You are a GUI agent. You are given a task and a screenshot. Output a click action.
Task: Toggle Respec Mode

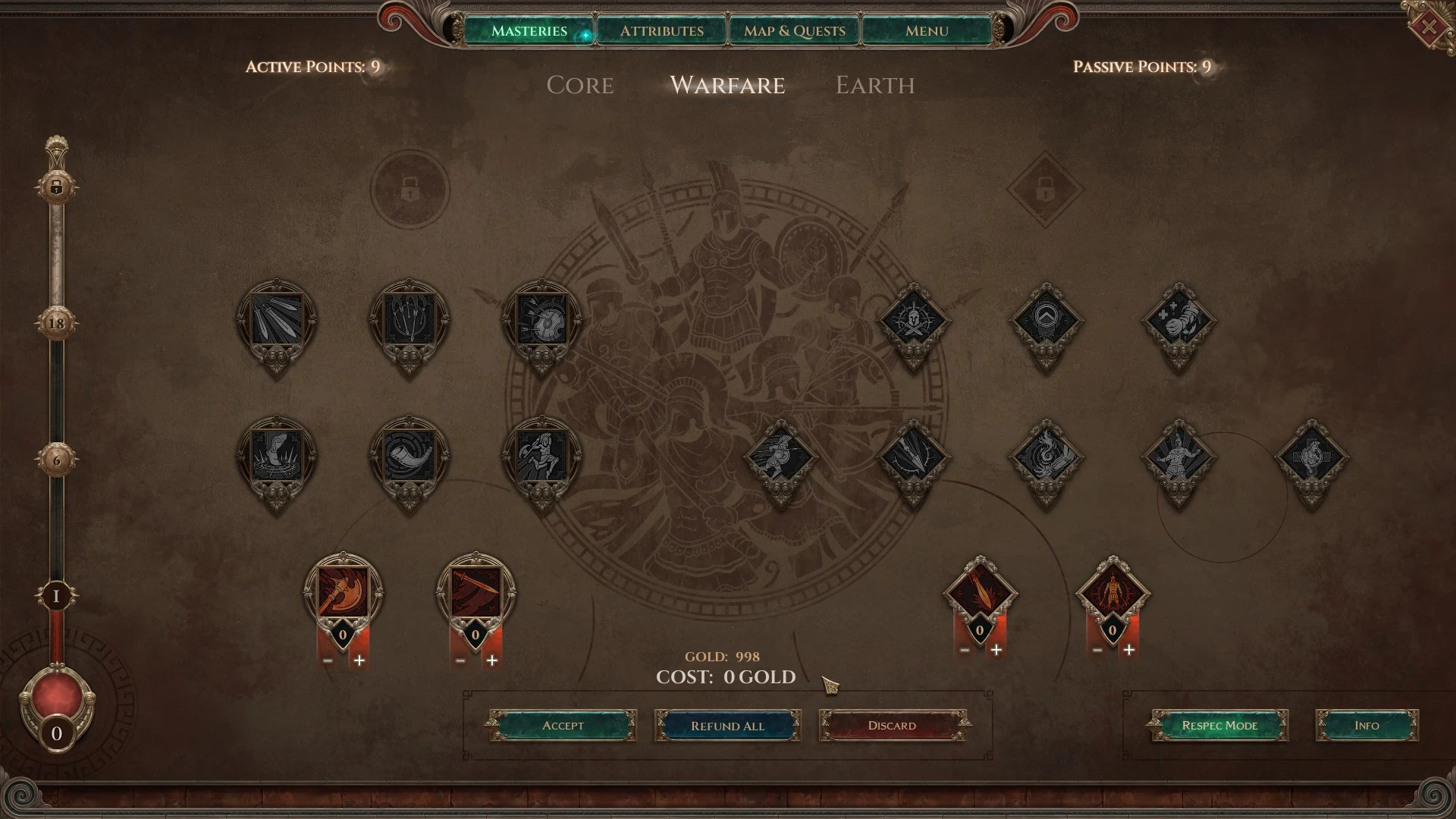[1219, 726]
